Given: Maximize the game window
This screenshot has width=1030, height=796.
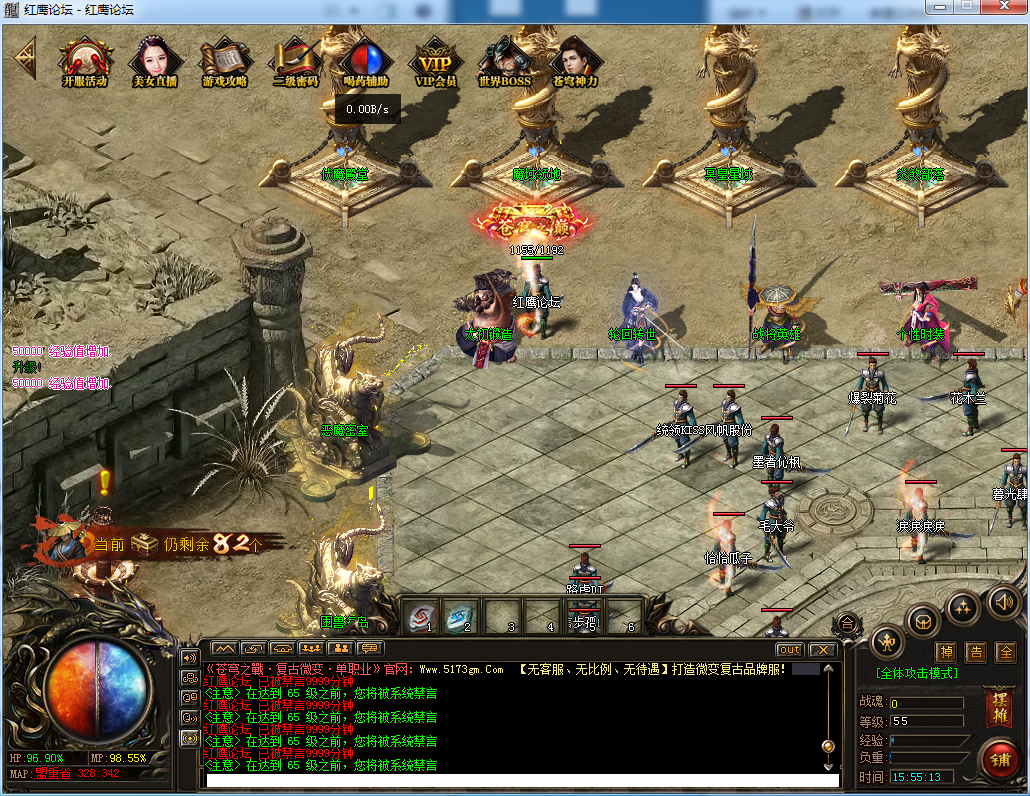Looking at the screenshot, I should [966, 6].
